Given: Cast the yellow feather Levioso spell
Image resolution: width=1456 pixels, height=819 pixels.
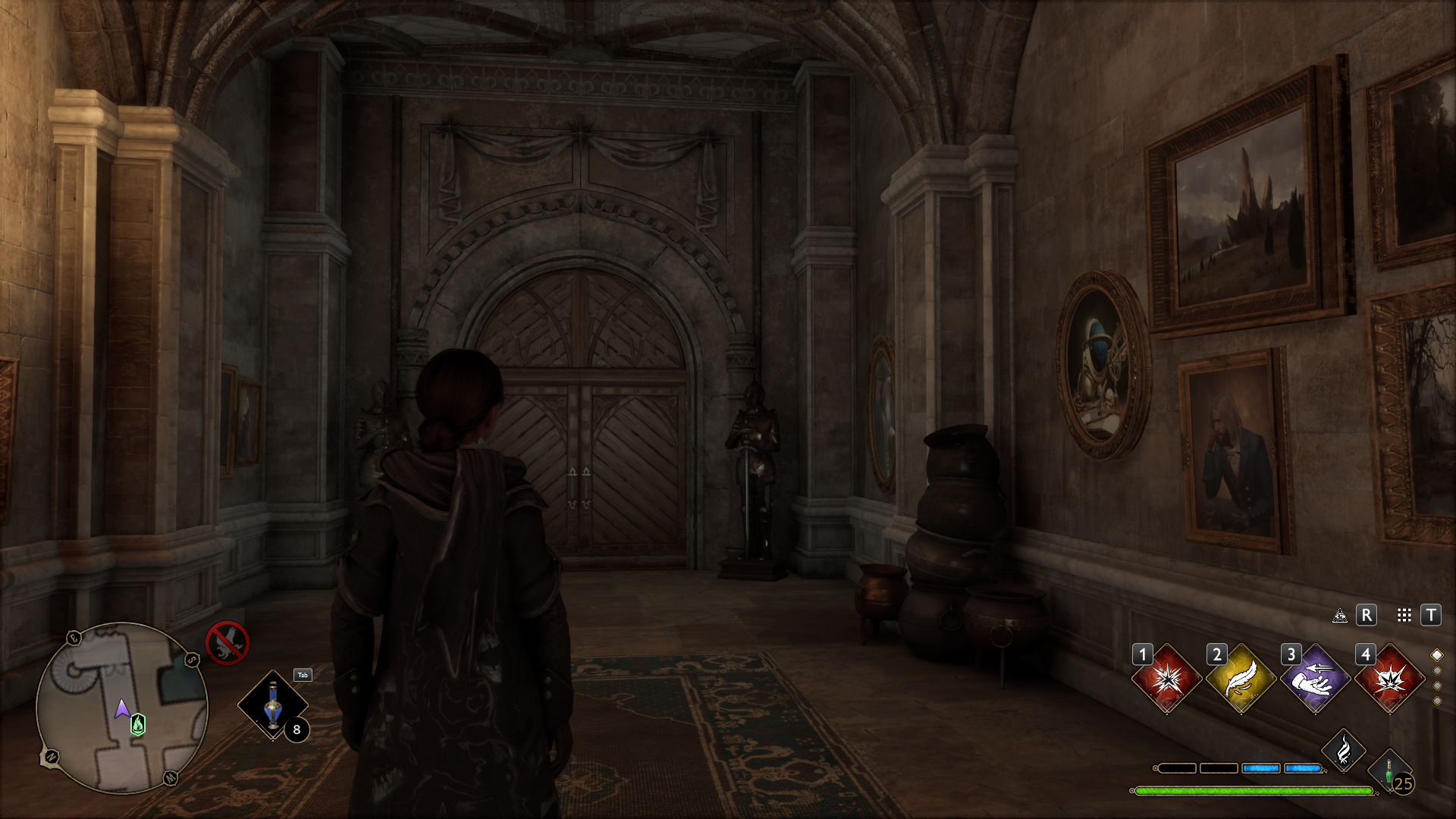Looking at the screenshot, I should tap(1241, 679).
